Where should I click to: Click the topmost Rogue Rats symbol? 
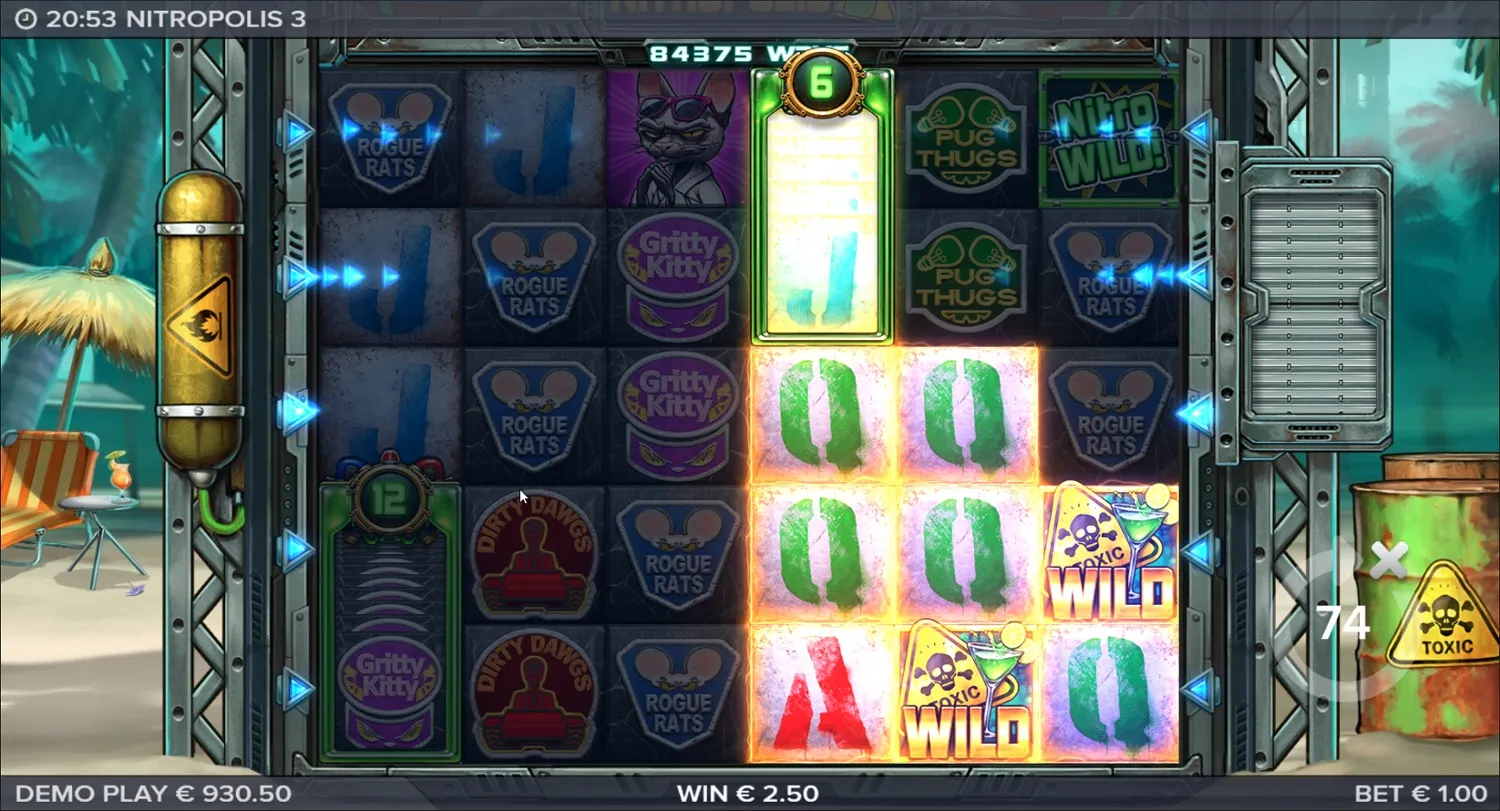[x=388, y=135]
